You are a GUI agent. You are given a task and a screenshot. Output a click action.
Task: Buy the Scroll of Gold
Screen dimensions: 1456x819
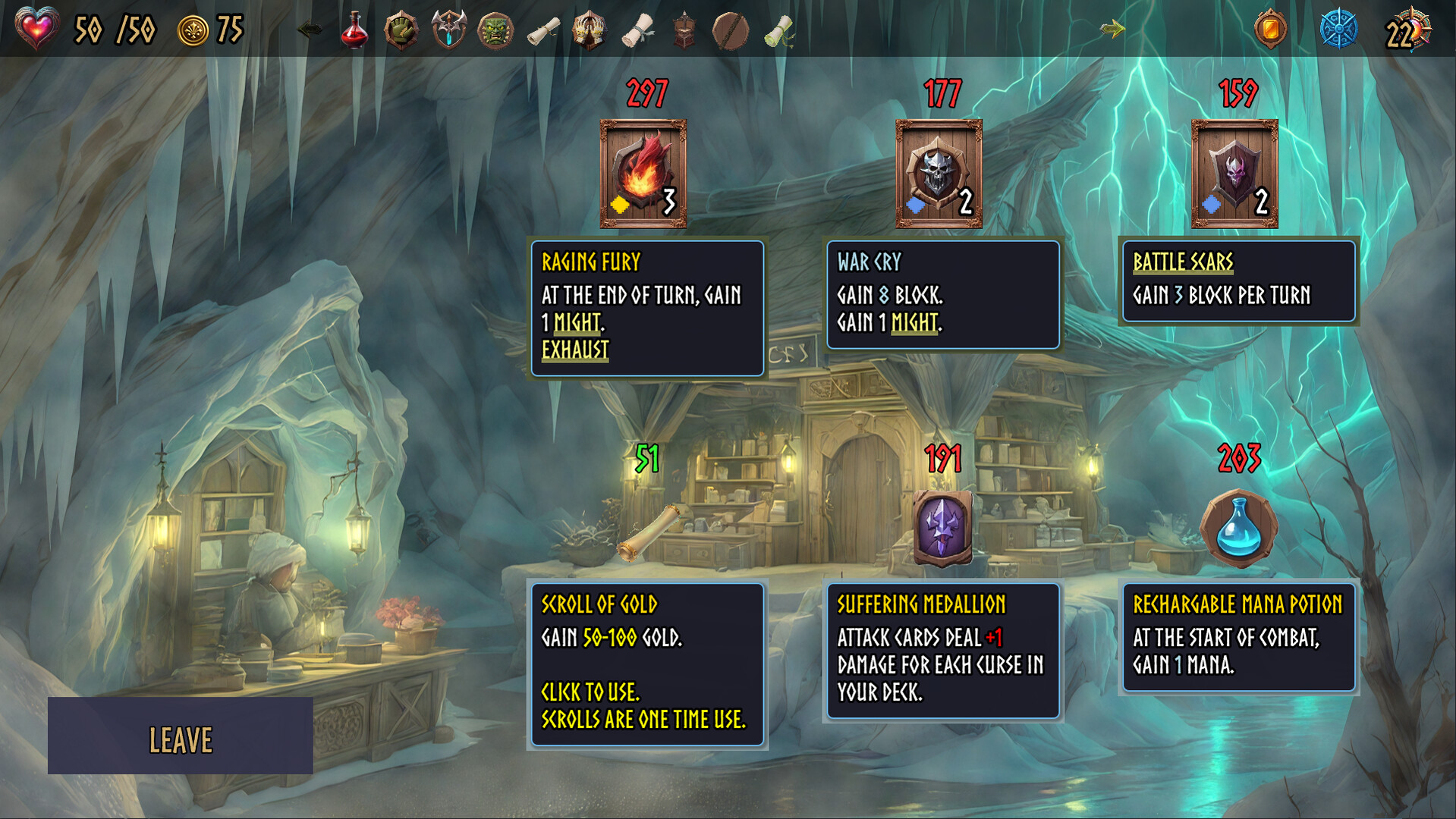click(647, 532)
